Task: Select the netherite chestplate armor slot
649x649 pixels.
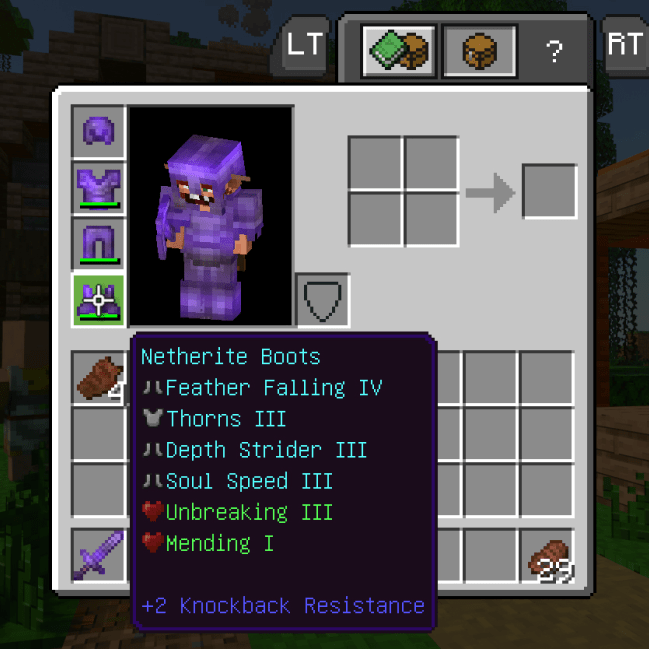Action: (98, 187)
